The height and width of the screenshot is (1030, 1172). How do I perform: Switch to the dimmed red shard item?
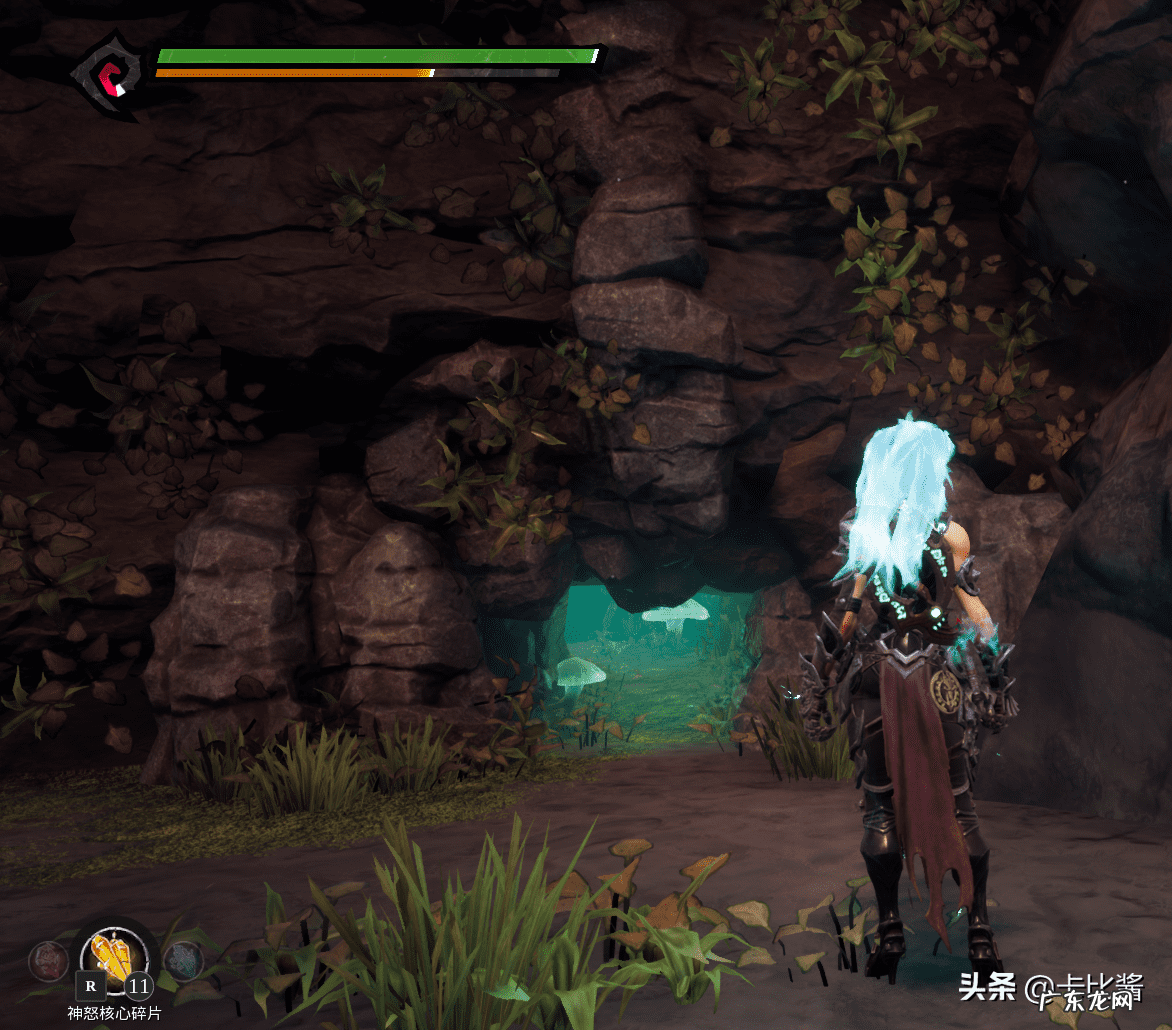tap(47, 960)
